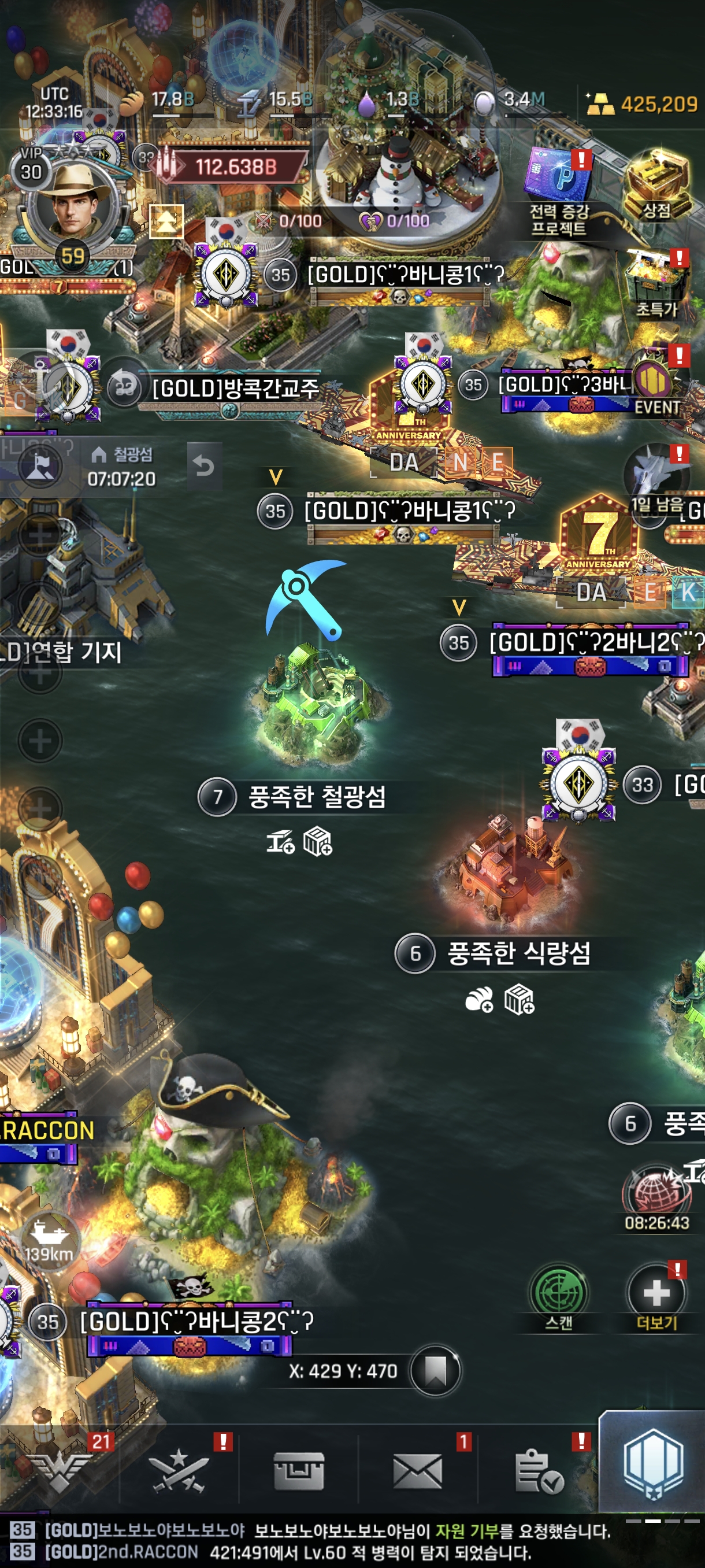Activate the 스캔 radar button
The height and width of the screenshot is (1568, 705).
tap(558, 1296)
